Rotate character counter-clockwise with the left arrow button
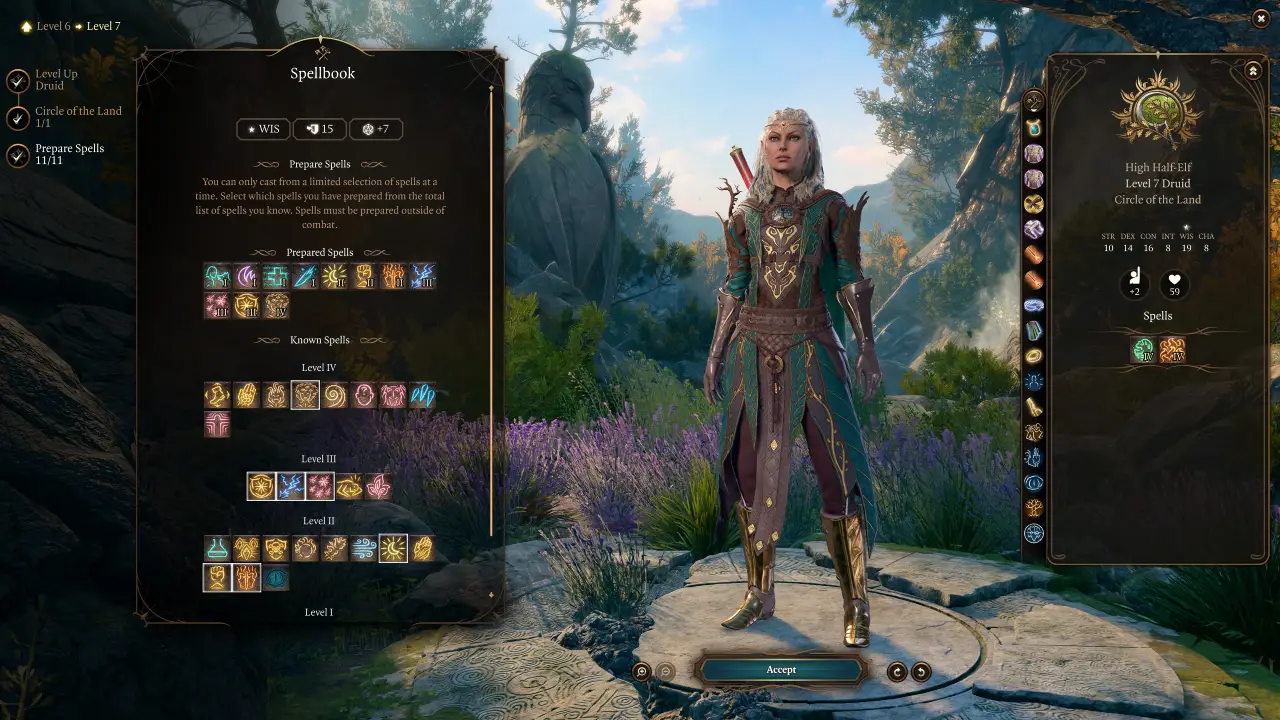The height and width of the screenshot is (720, 1280). [897, 672]
